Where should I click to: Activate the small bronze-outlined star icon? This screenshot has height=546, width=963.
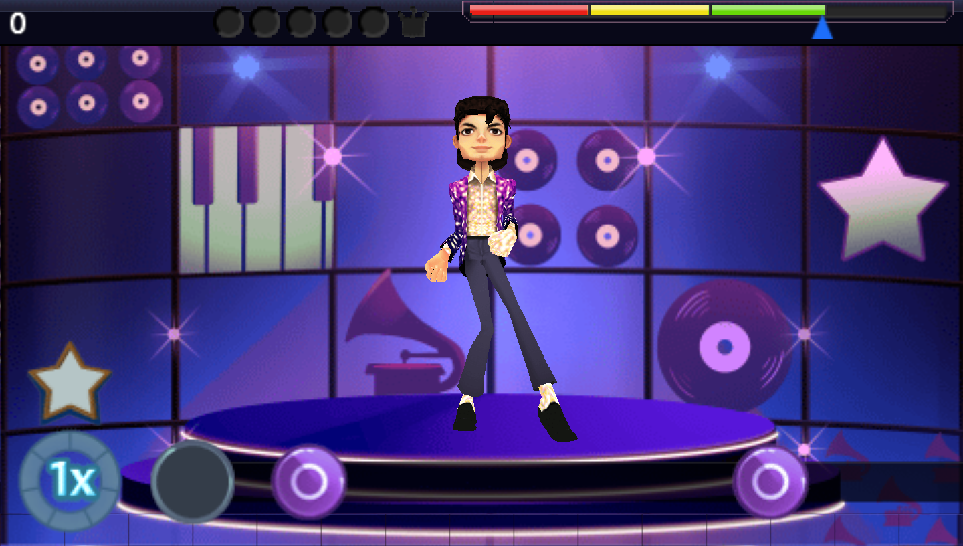coord(69,383)
